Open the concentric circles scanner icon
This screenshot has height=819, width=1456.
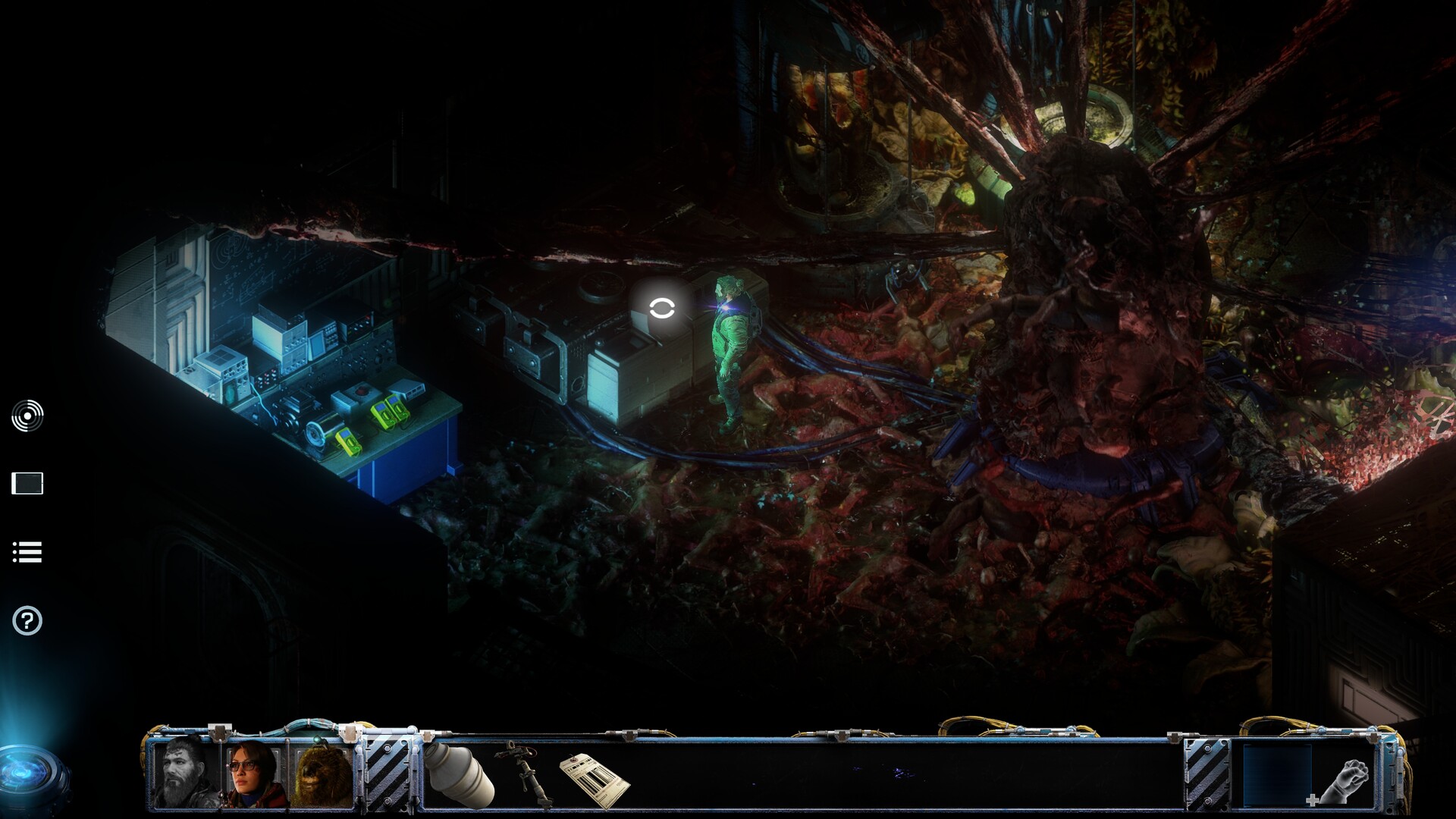pos(27,416)
